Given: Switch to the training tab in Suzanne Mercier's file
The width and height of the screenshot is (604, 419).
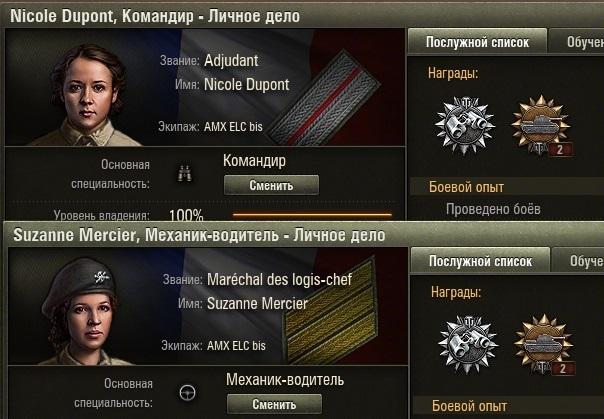Looking at the screenshot, I should click(x=584, y=262).
